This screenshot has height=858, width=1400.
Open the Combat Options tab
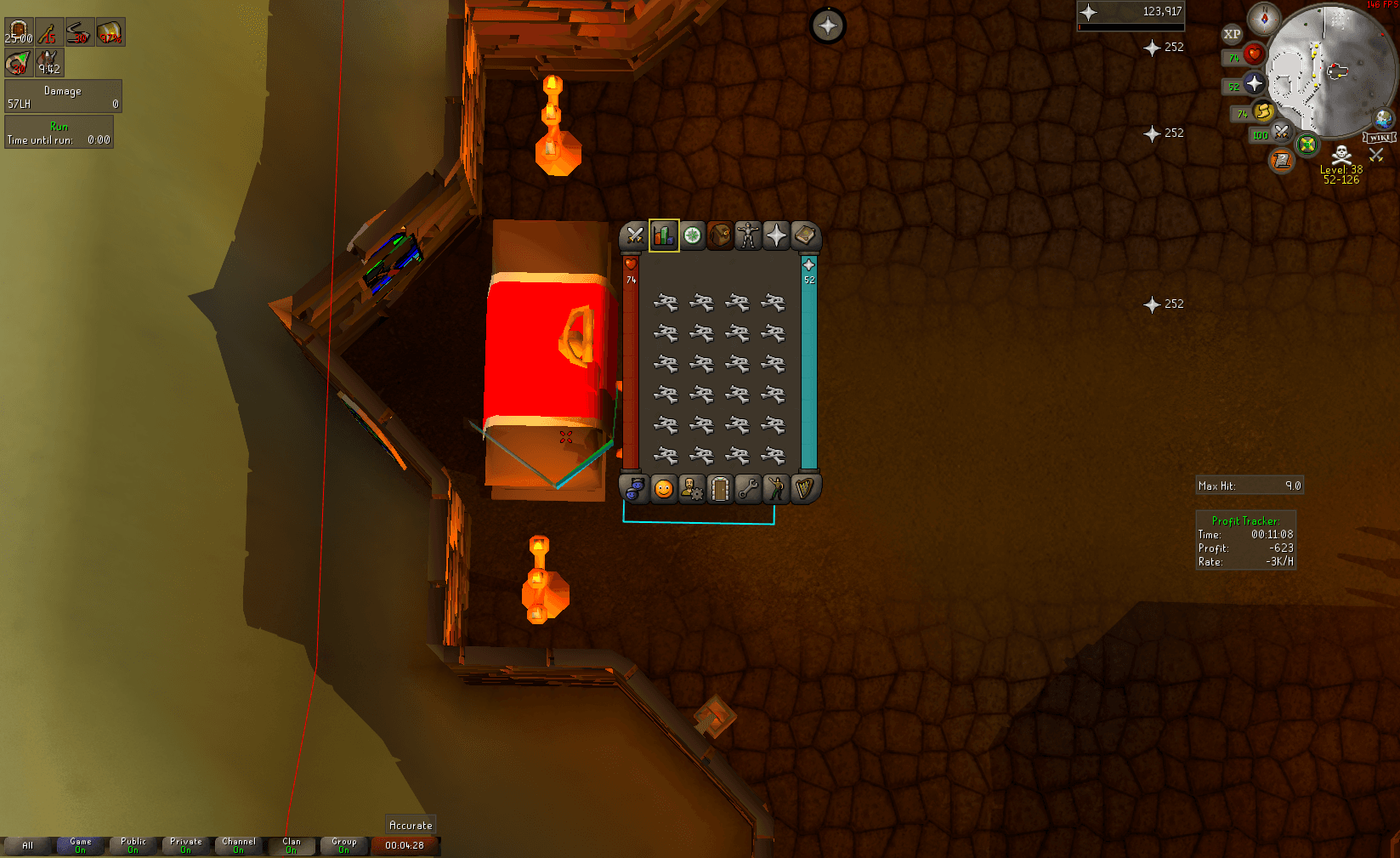634,236
